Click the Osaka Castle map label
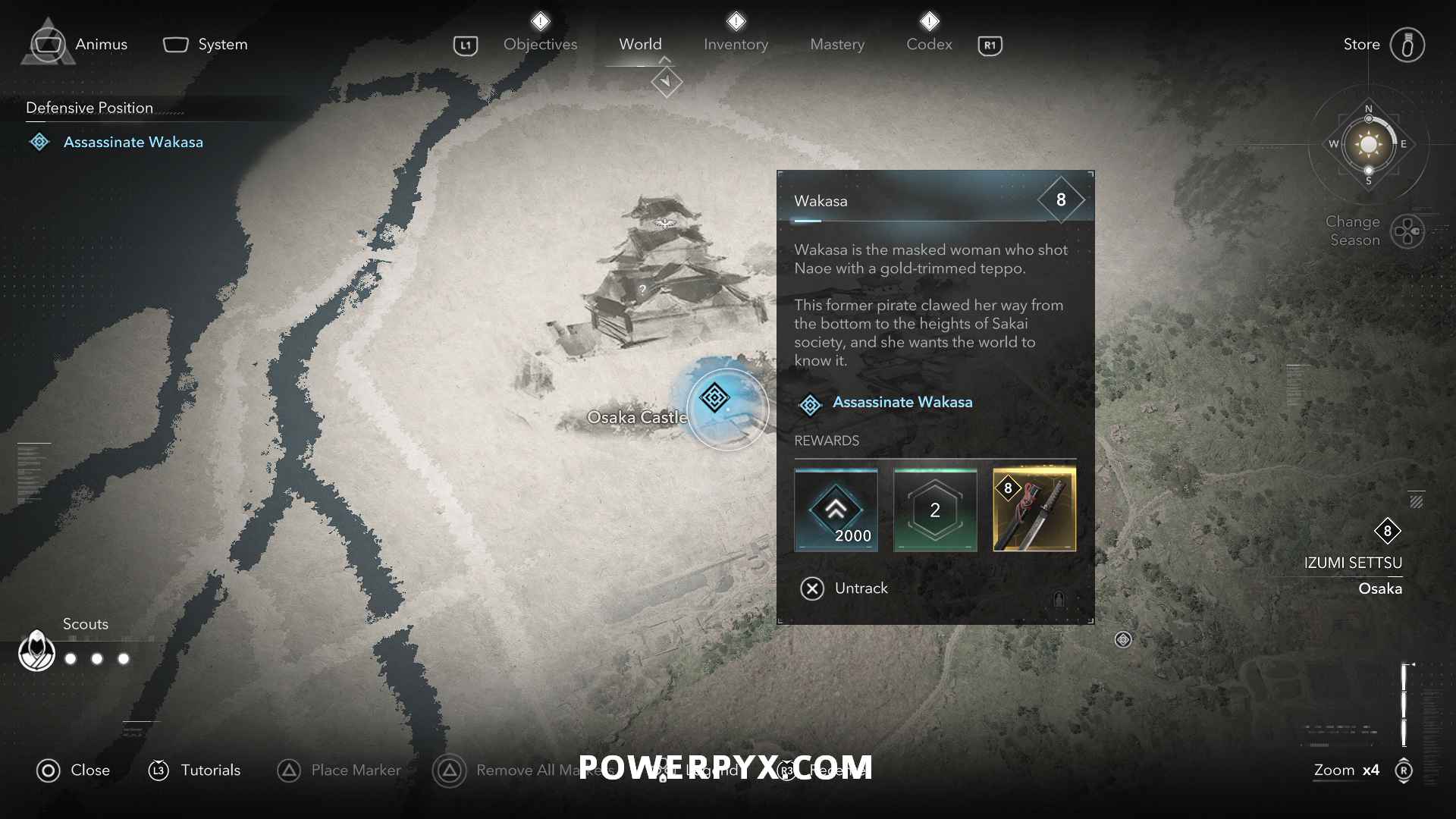This screenshot has height=819, width=1456. point(637,417)
